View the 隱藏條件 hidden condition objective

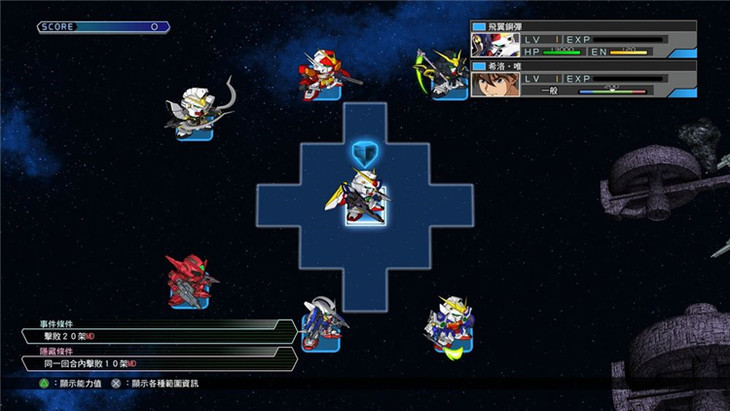tap(162, 358)
